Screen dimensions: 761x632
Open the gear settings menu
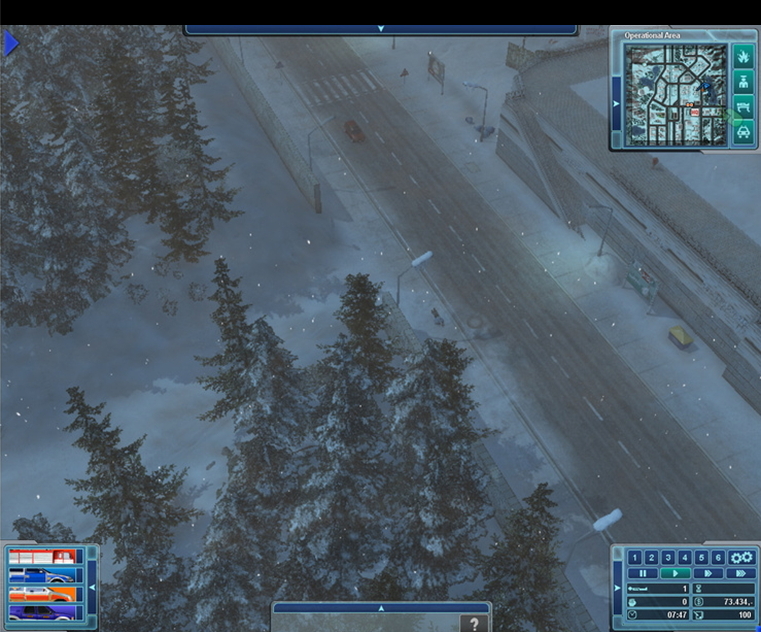click(740, 557)
